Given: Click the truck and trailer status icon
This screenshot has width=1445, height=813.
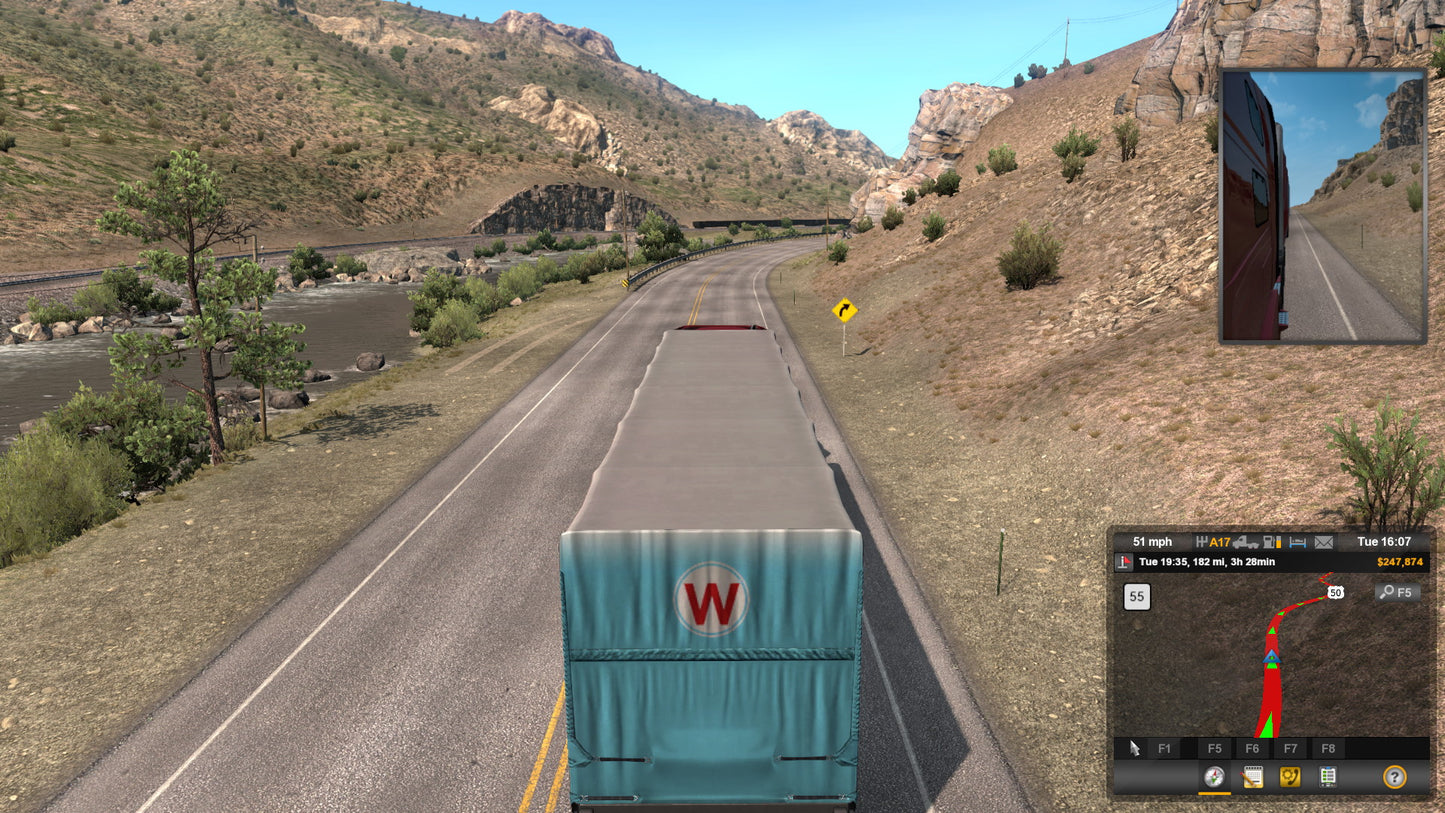Looking at the screenshot, I should click(1247, 541).
